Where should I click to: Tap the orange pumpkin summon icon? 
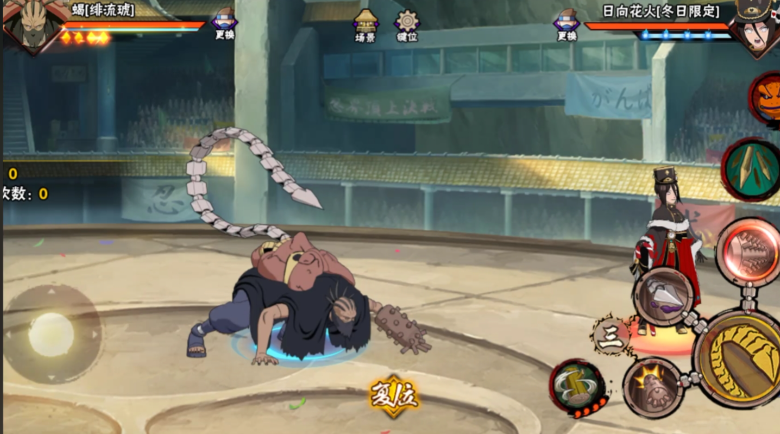tap(766, 98)
